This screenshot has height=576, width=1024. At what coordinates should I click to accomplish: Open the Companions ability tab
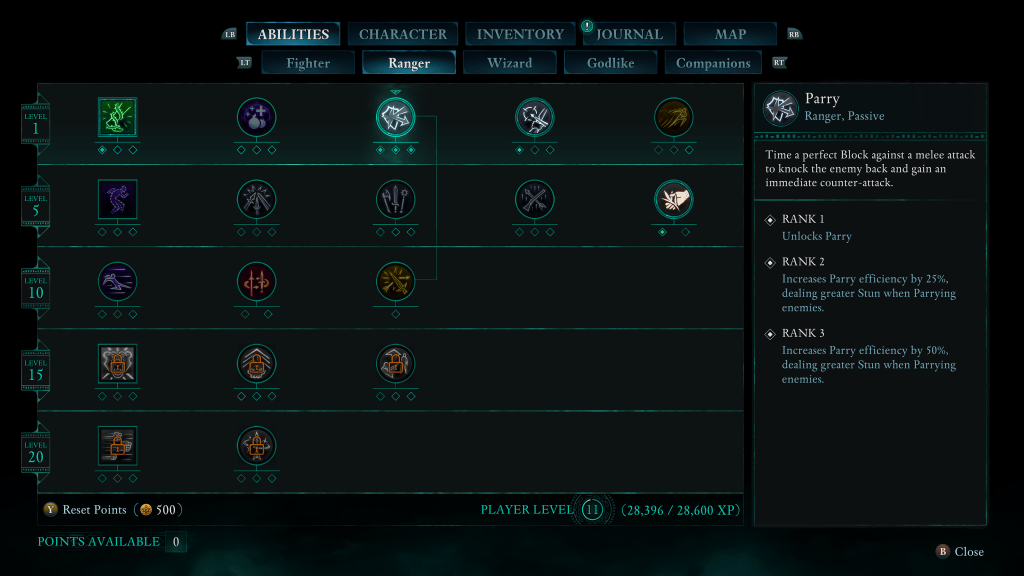[713, 63]
